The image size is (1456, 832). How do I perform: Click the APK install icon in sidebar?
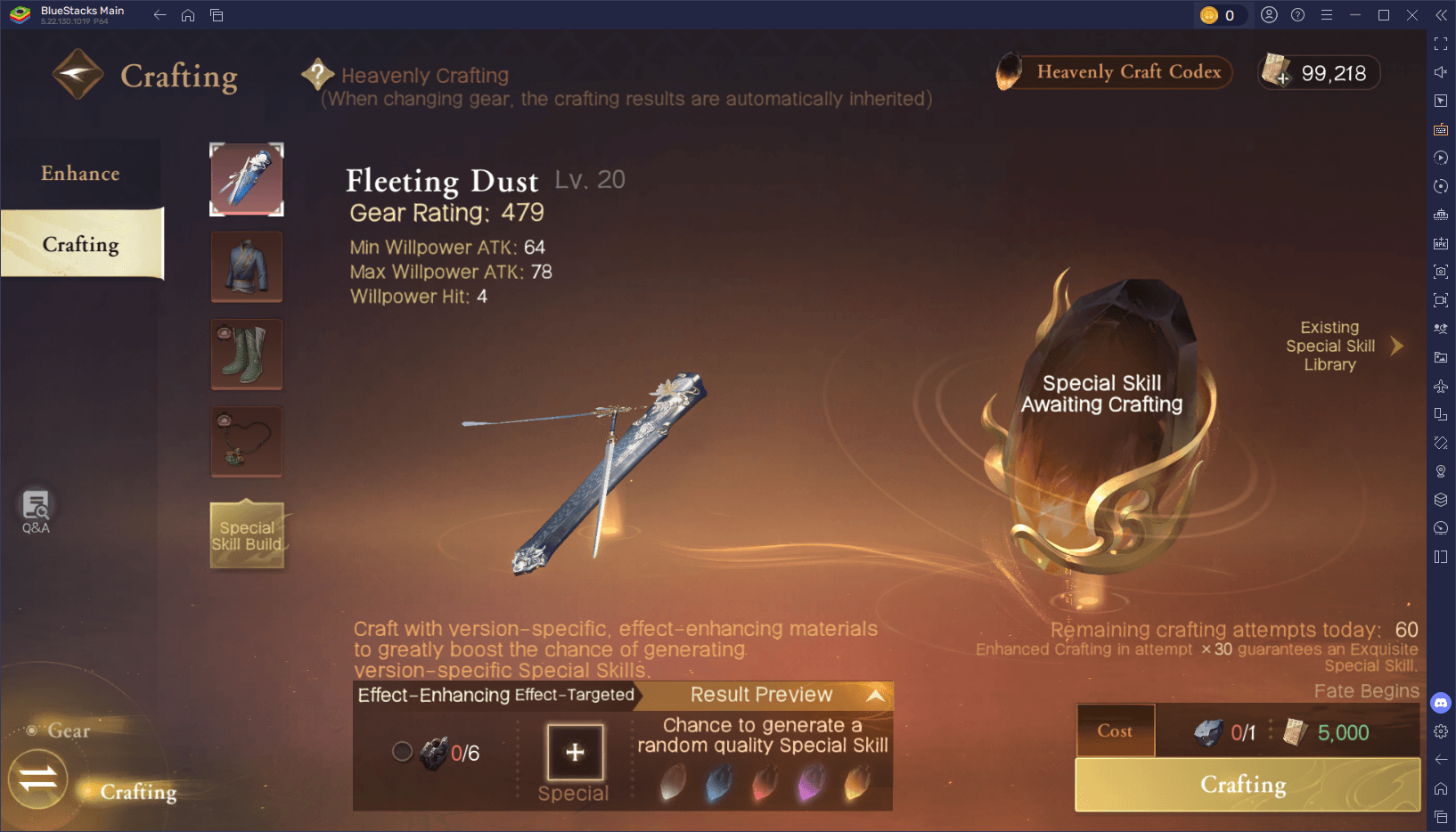1441,242
